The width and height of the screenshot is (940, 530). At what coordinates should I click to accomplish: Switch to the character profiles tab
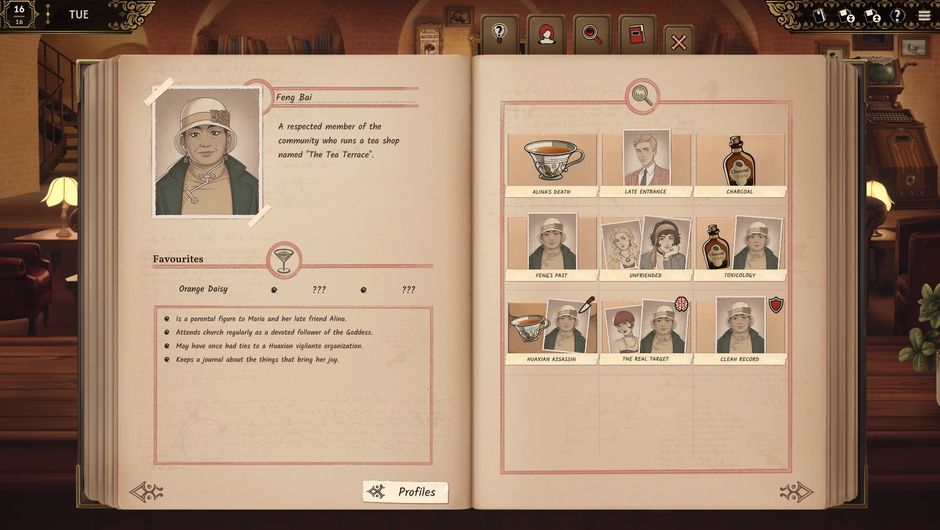click(546, 33)
